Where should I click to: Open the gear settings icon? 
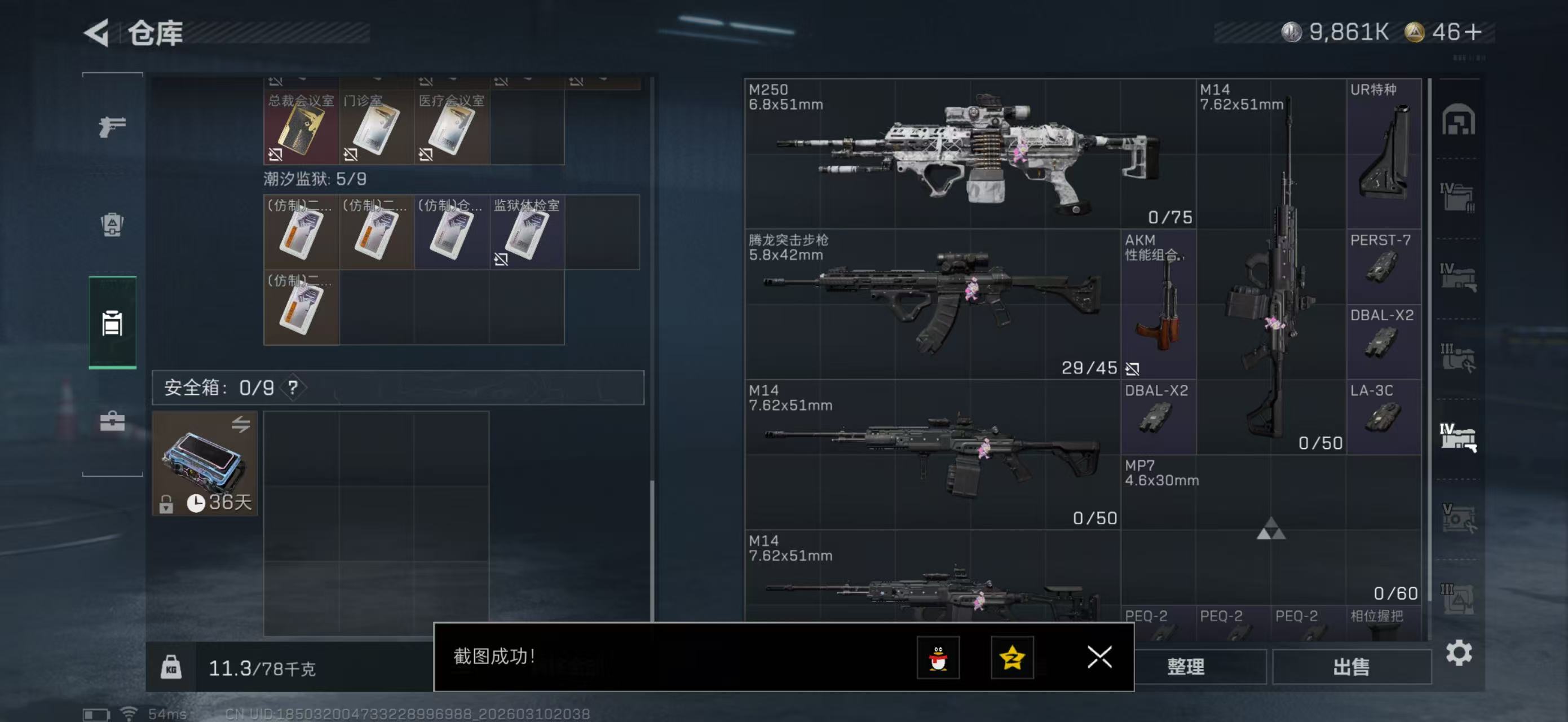click(x=1459, y=653)
